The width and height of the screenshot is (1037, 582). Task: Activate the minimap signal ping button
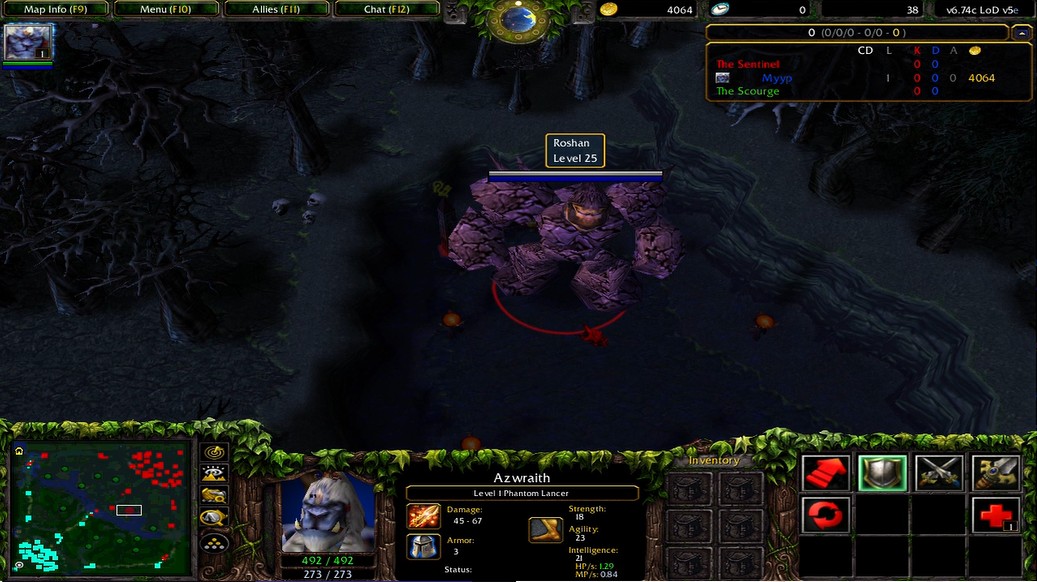pos(215,452)
